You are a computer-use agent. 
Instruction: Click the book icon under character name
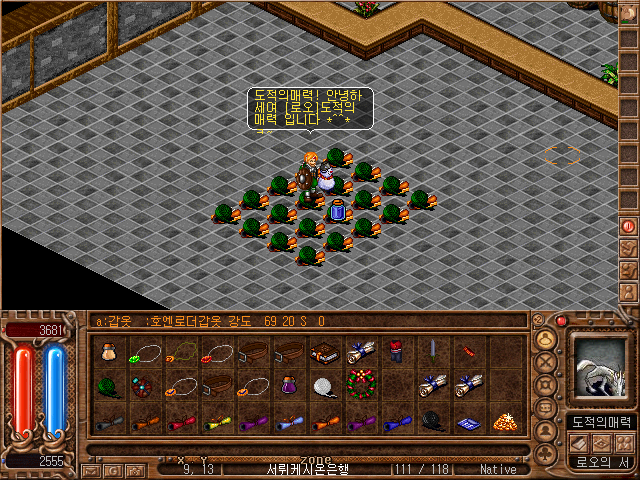click(x=577, y=442)
